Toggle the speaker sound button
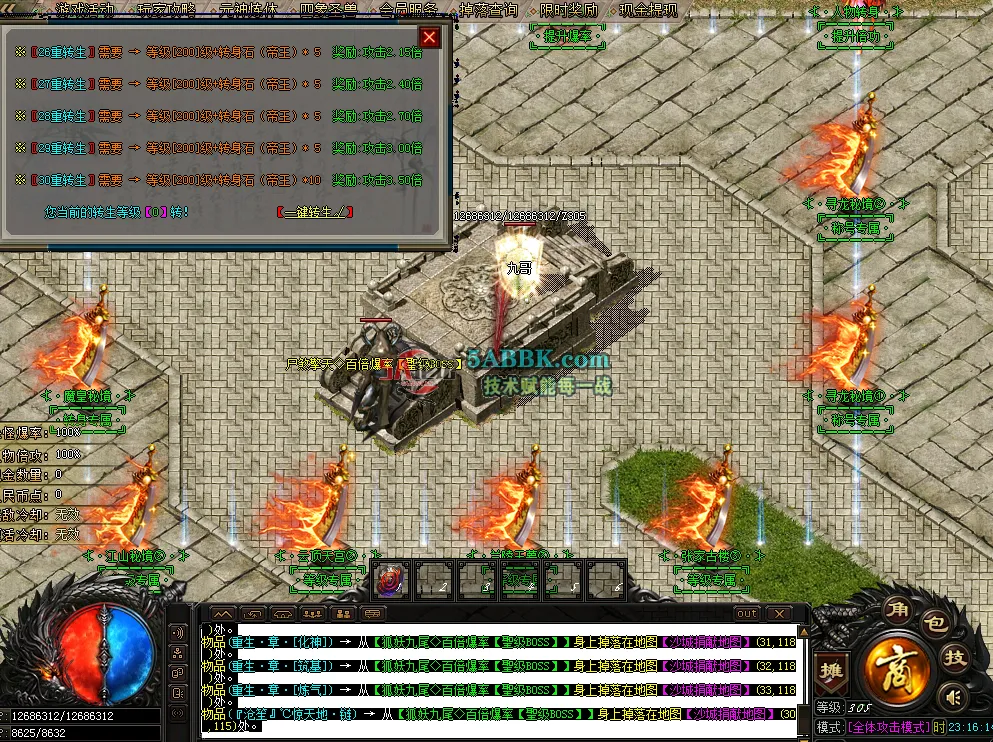Screen dimensions: 993x742 pos(955,696)
